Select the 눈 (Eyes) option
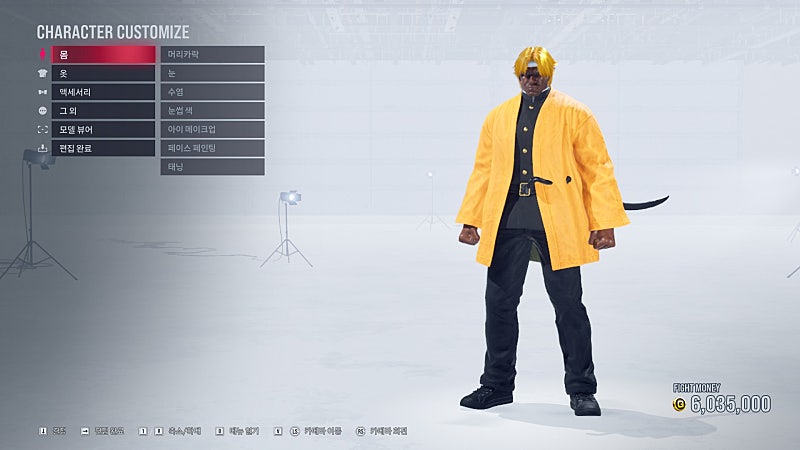 [212, 73]
